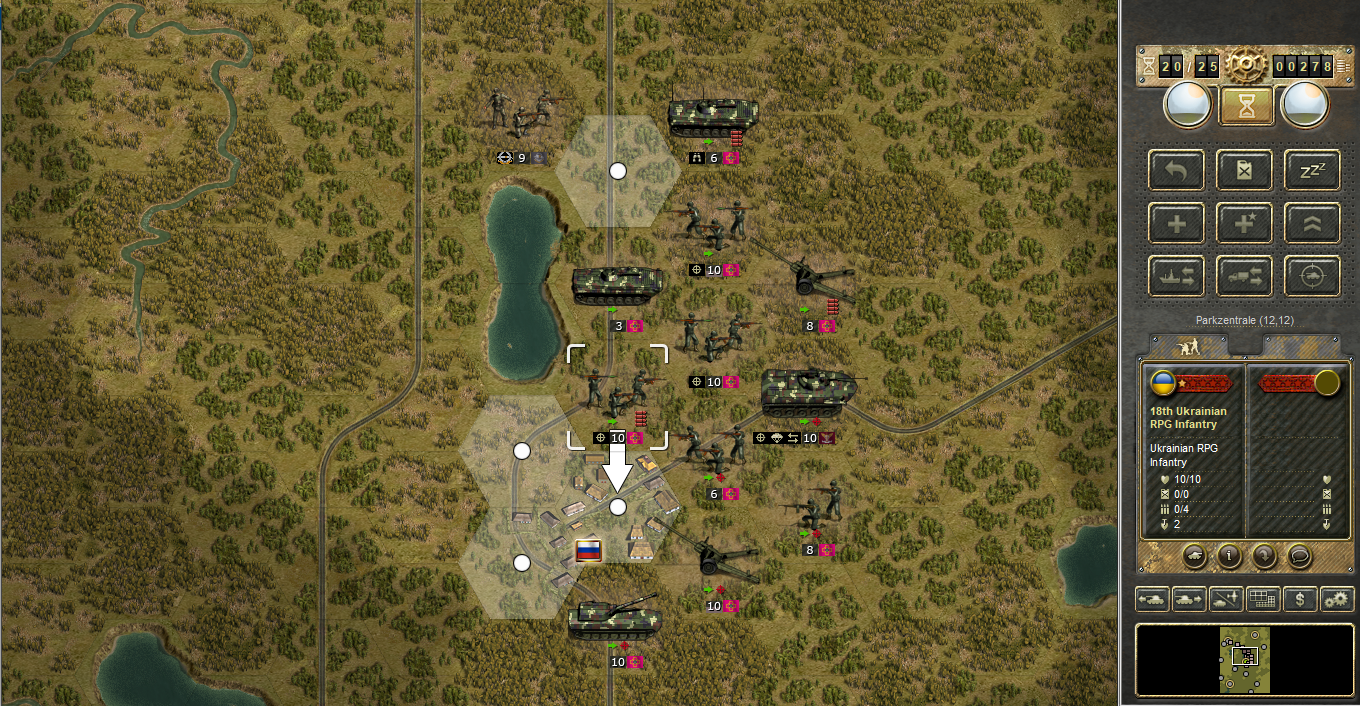Toggle truck transport mount button
Screen dimensions: 1360x706
[x=1244, y=276]
